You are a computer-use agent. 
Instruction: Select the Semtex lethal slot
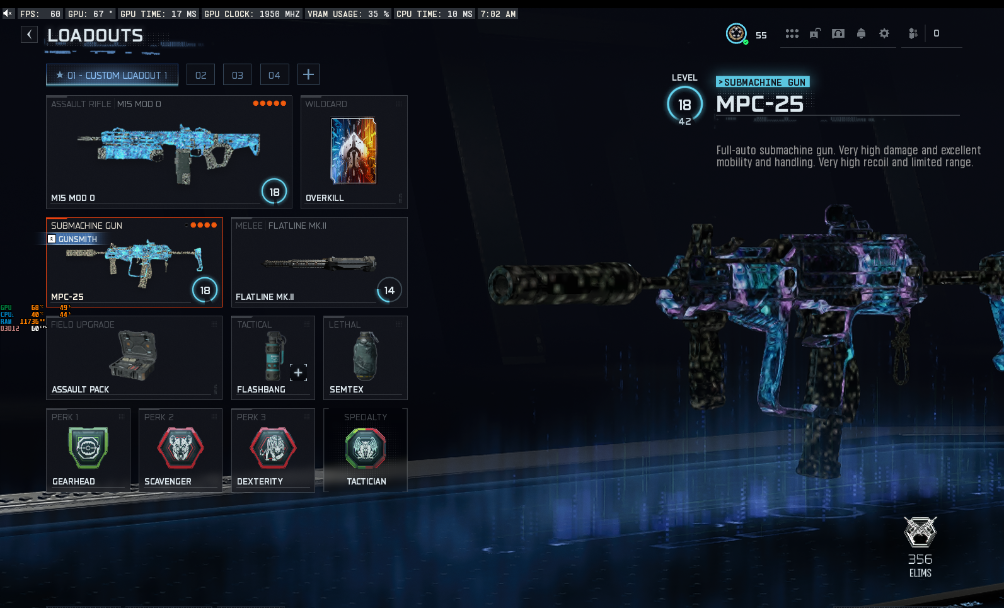[x=365, y=357]
